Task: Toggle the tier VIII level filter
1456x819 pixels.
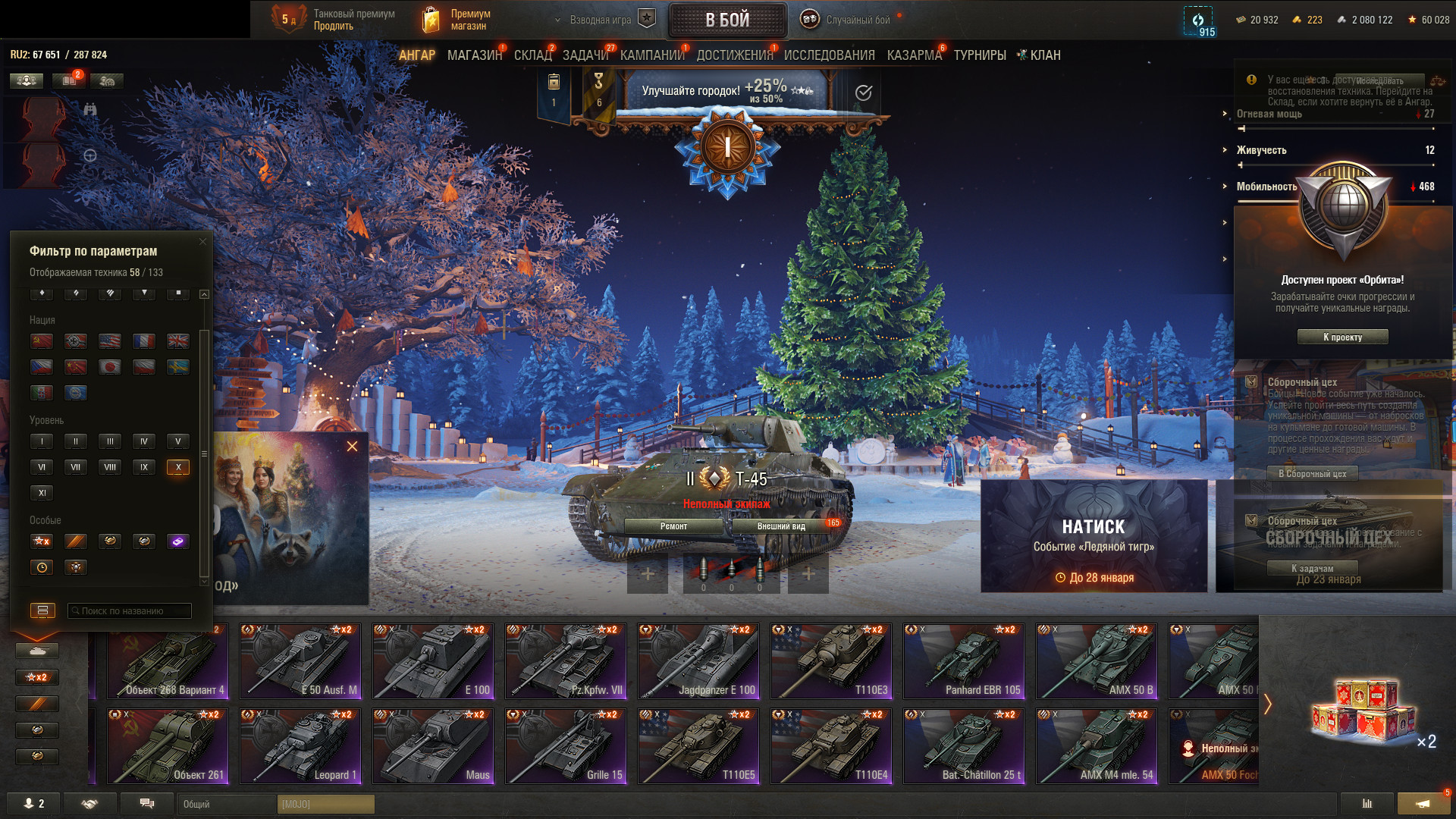Action: [110, 467]
